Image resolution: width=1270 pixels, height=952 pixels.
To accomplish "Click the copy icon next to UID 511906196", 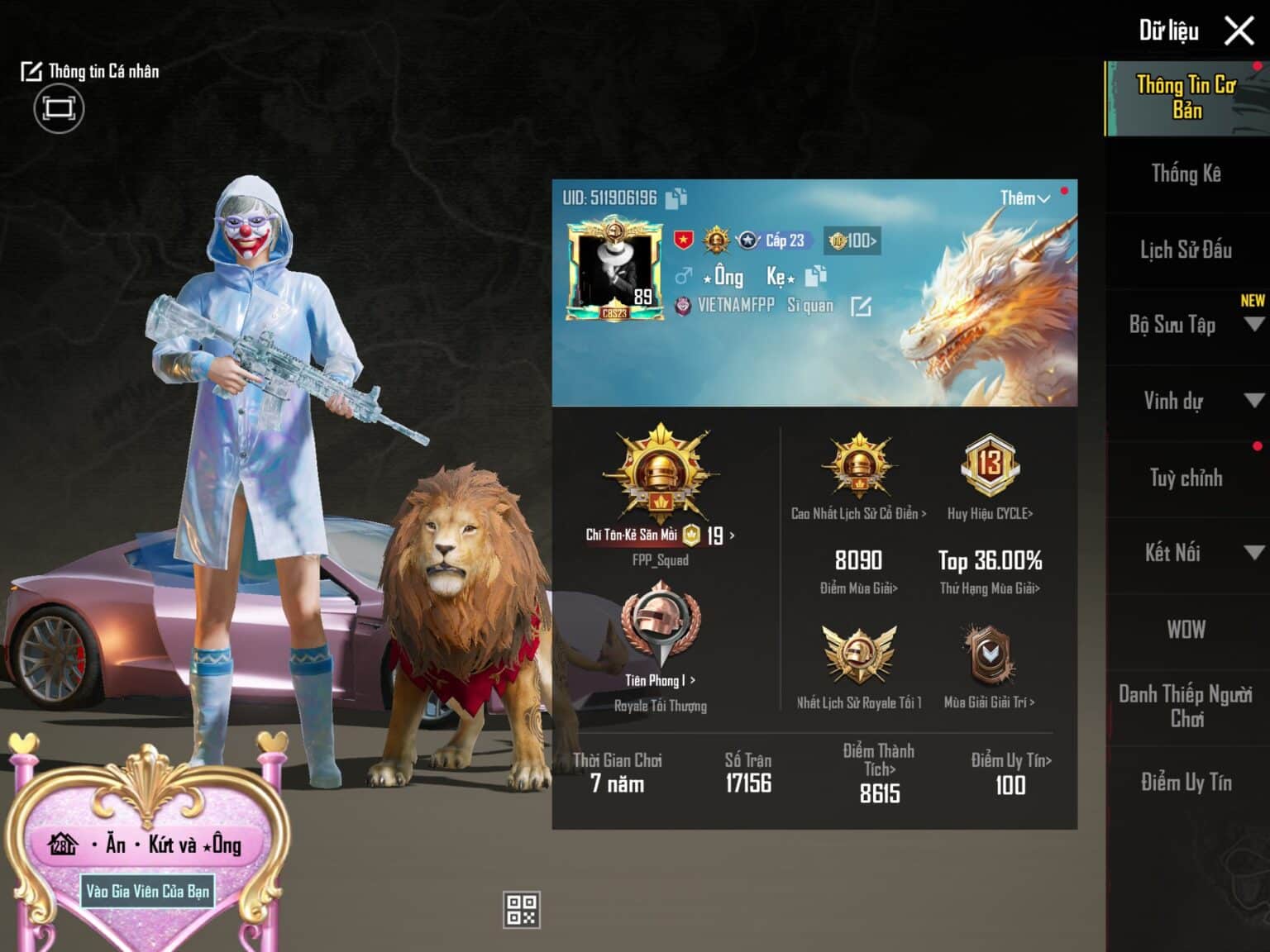I will click(675, 198).
